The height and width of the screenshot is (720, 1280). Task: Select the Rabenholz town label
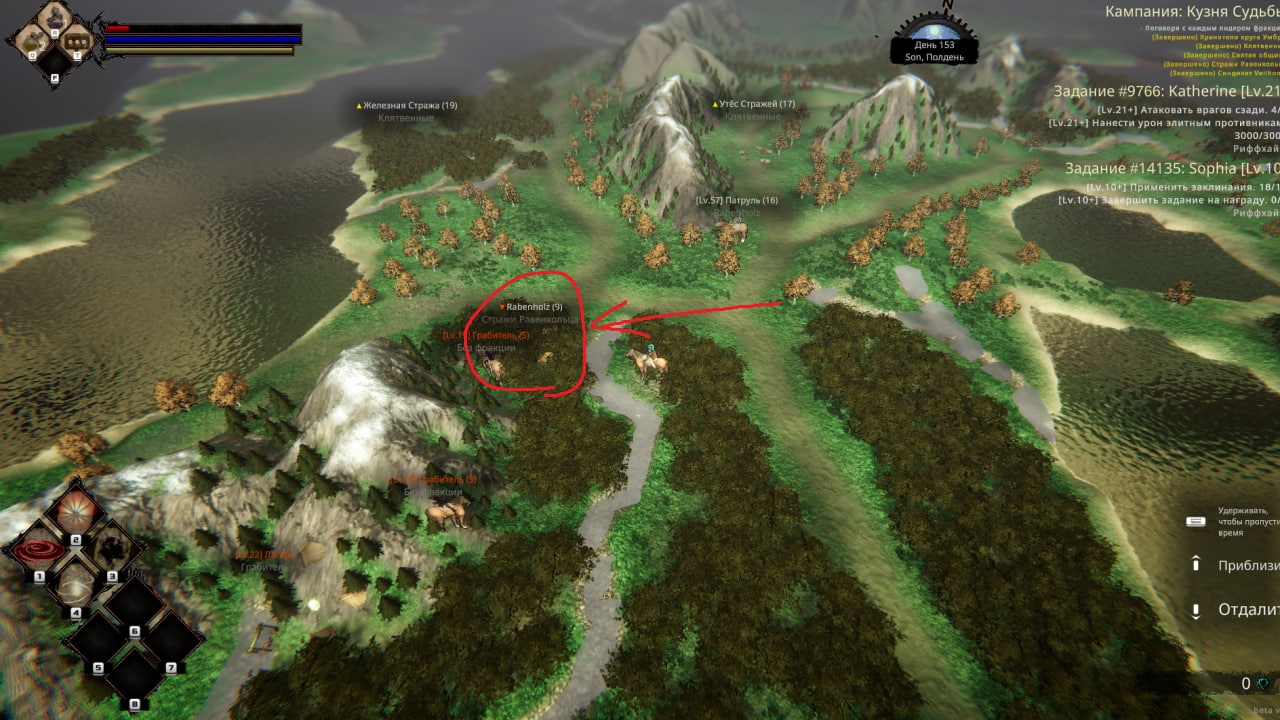click(533, 306)
